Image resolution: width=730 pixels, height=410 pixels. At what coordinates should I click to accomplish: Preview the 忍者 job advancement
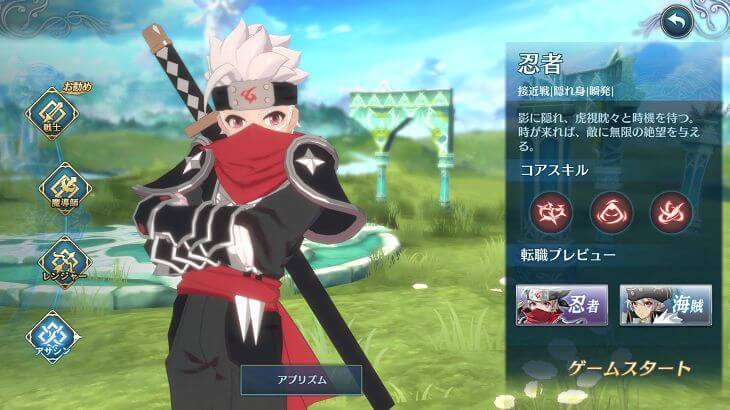[x=561, y=305]
